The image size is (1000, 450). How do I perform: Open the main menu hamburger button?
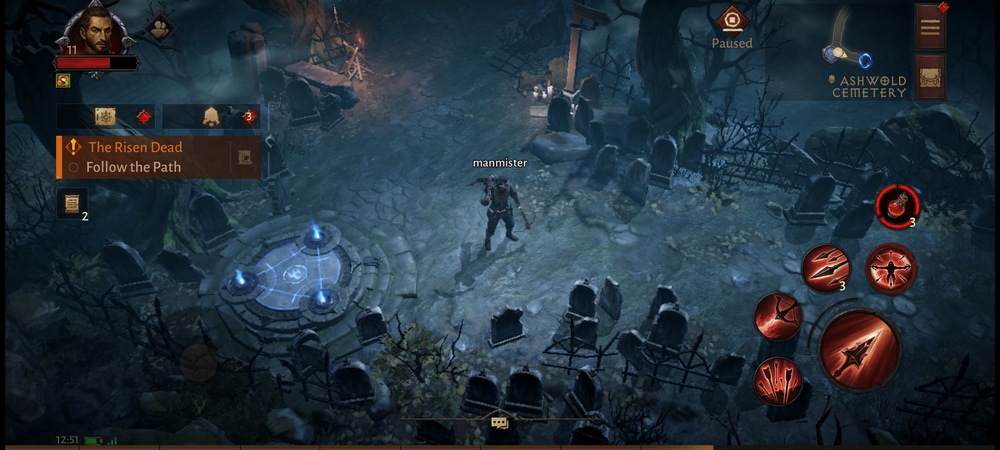pos(930,27)
